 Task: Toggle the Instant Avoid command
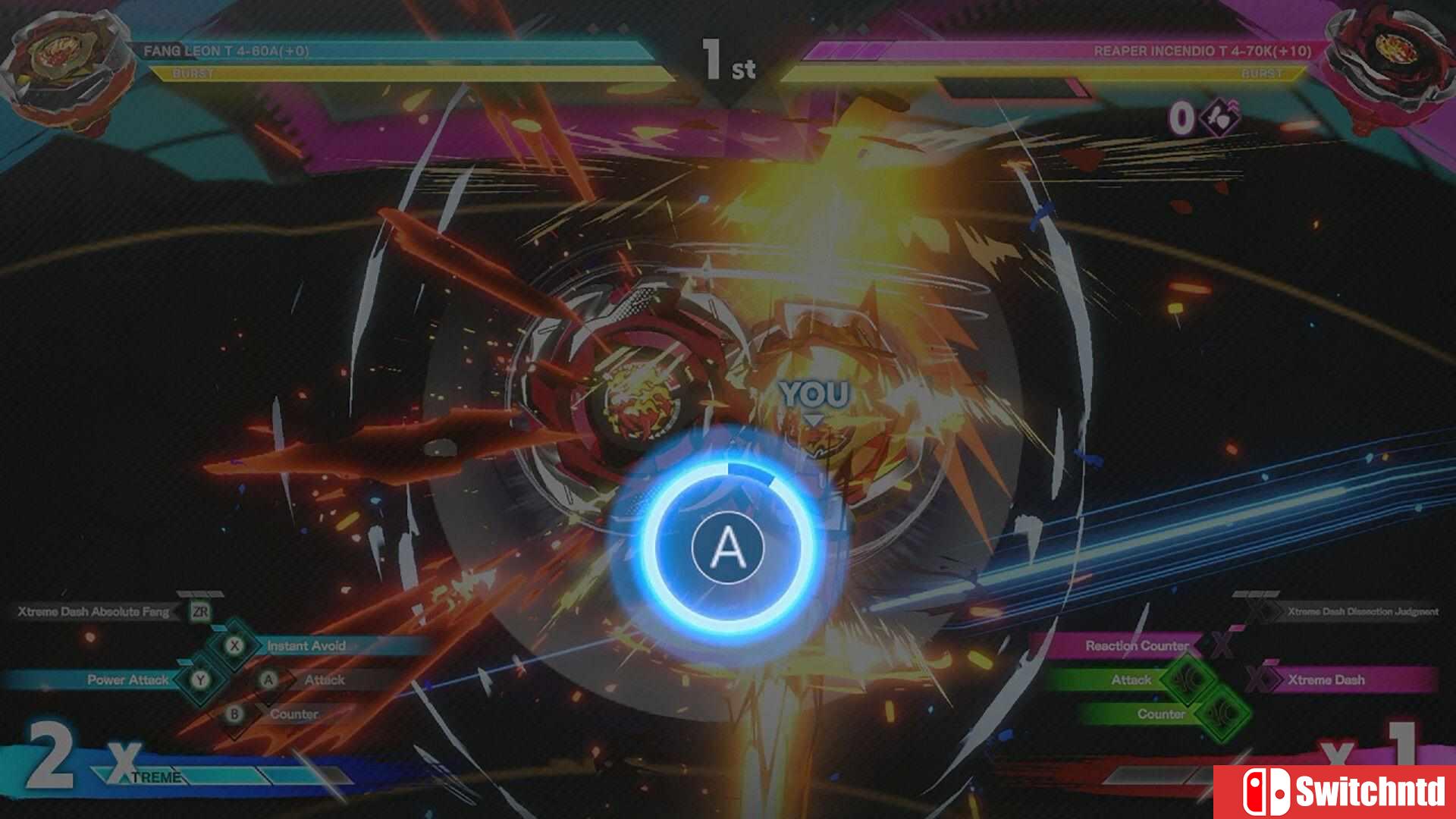coord(307,646)
